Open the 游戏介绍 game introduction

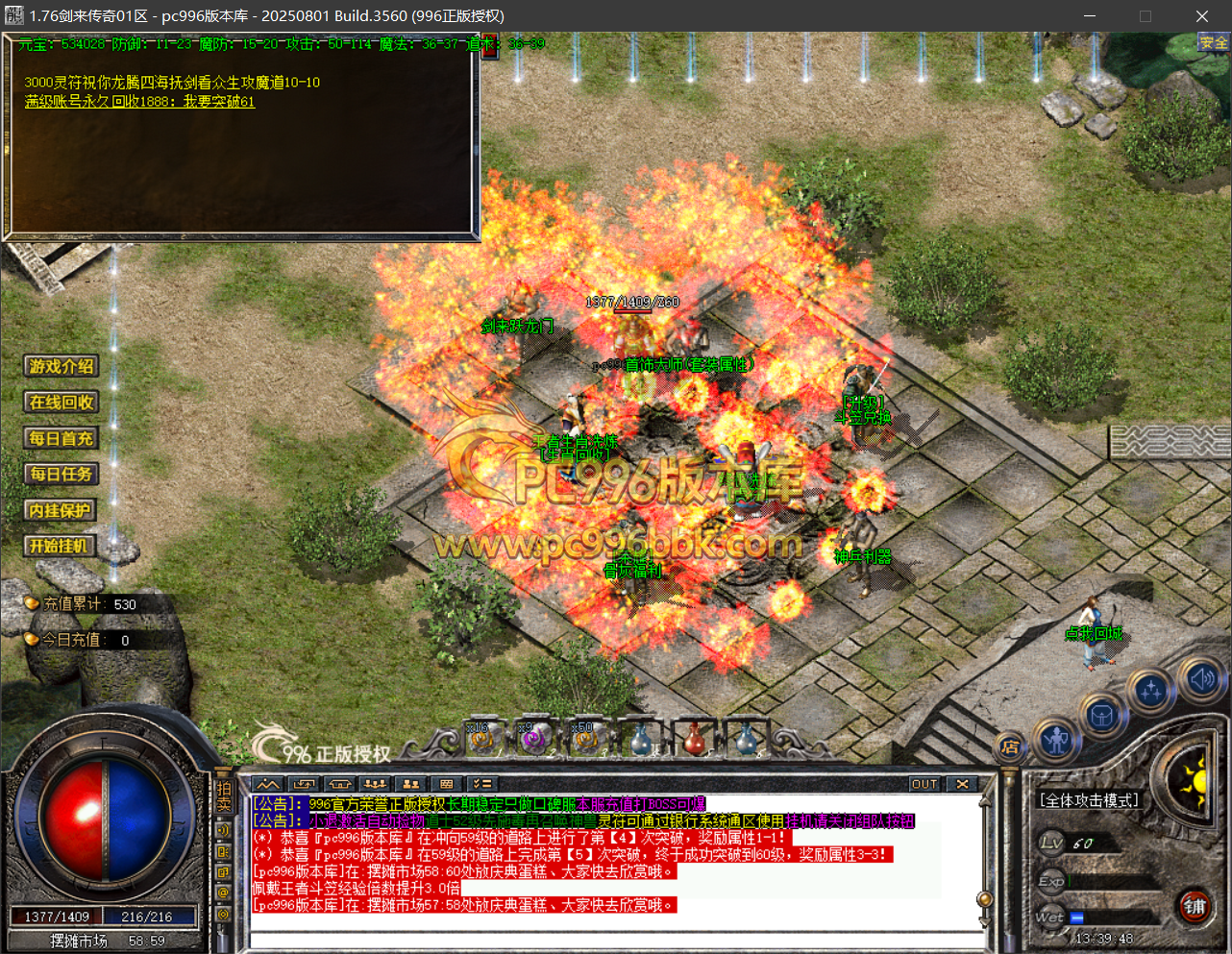pyautogui.click(x=61, y=366)
